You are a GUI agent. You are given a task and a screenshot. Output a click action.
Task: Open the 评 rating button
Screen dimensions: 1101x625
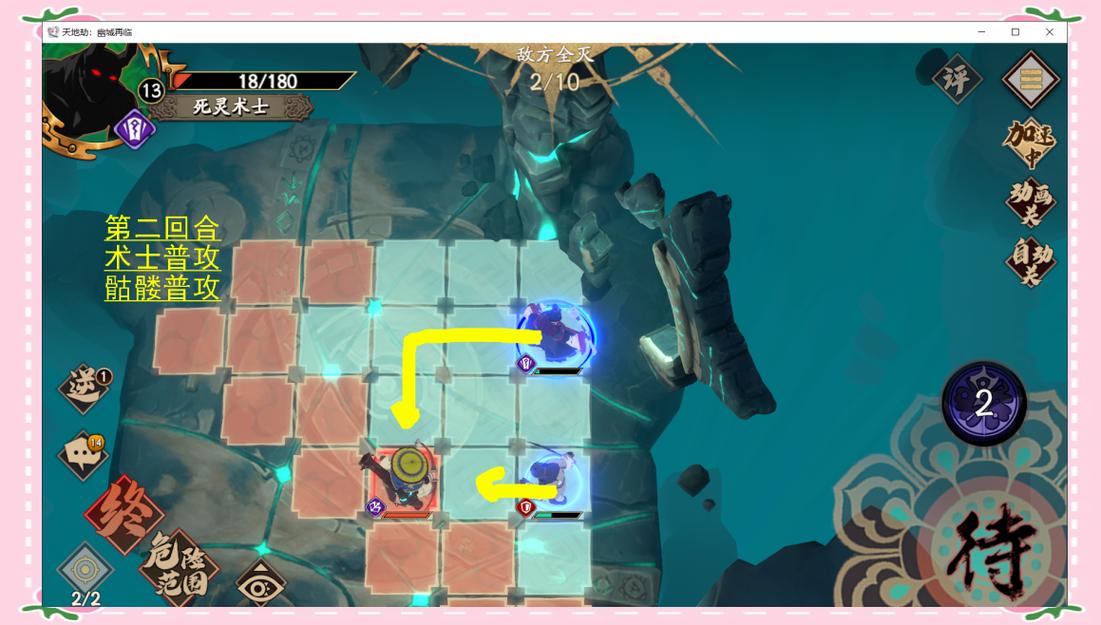pos(956,80)
